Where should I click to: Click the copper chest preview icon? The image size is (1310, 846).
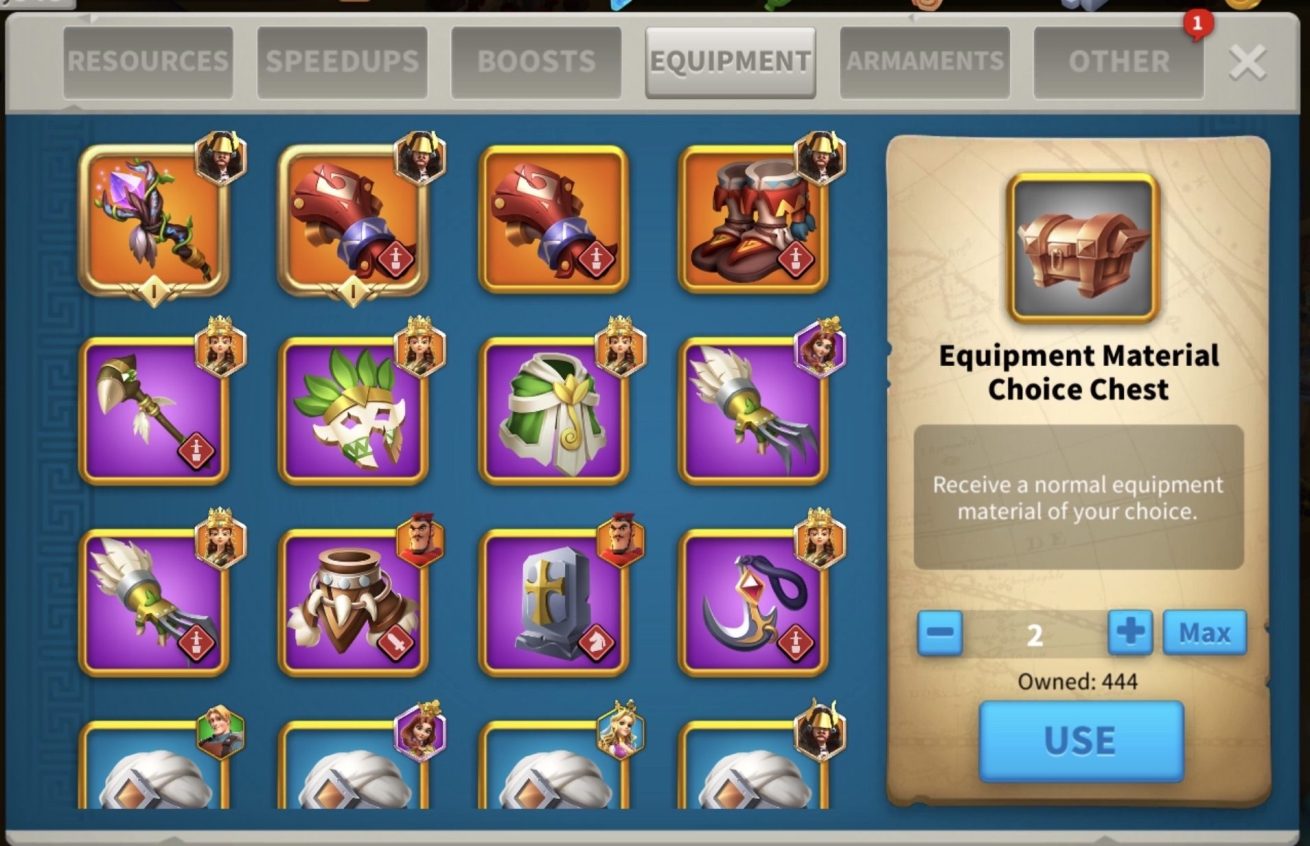coord(1082,248)
